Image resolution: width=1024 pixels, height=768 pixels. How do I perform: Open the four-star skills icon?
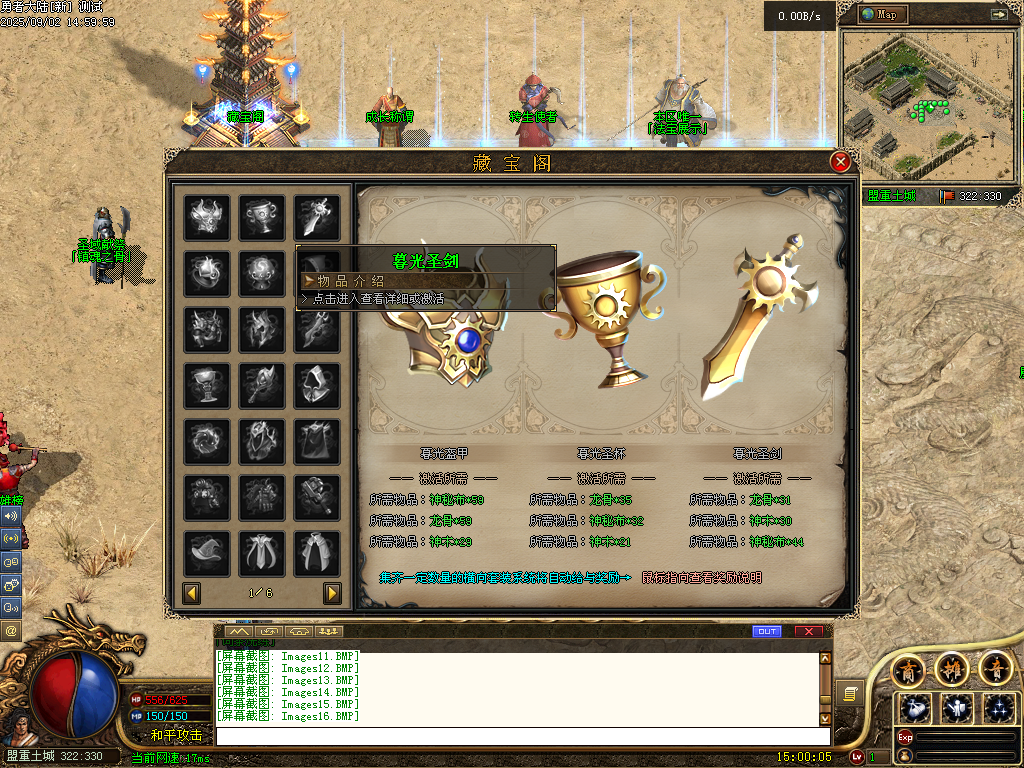click(x=997, y=709)
